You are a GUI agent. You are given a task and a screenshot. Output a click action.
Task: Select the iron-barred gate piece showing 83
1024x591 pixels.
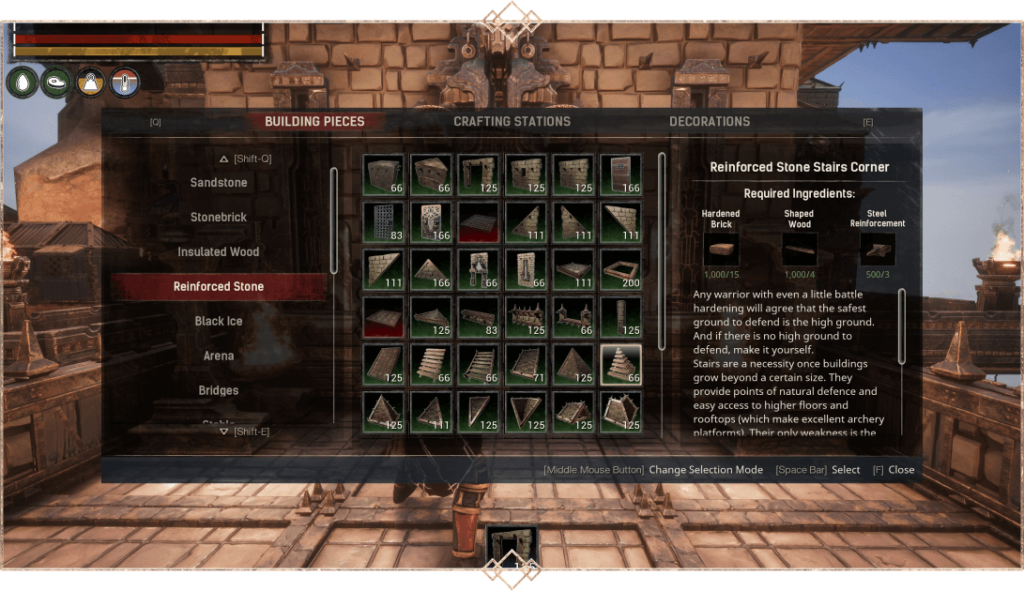(x=384, y=222)
